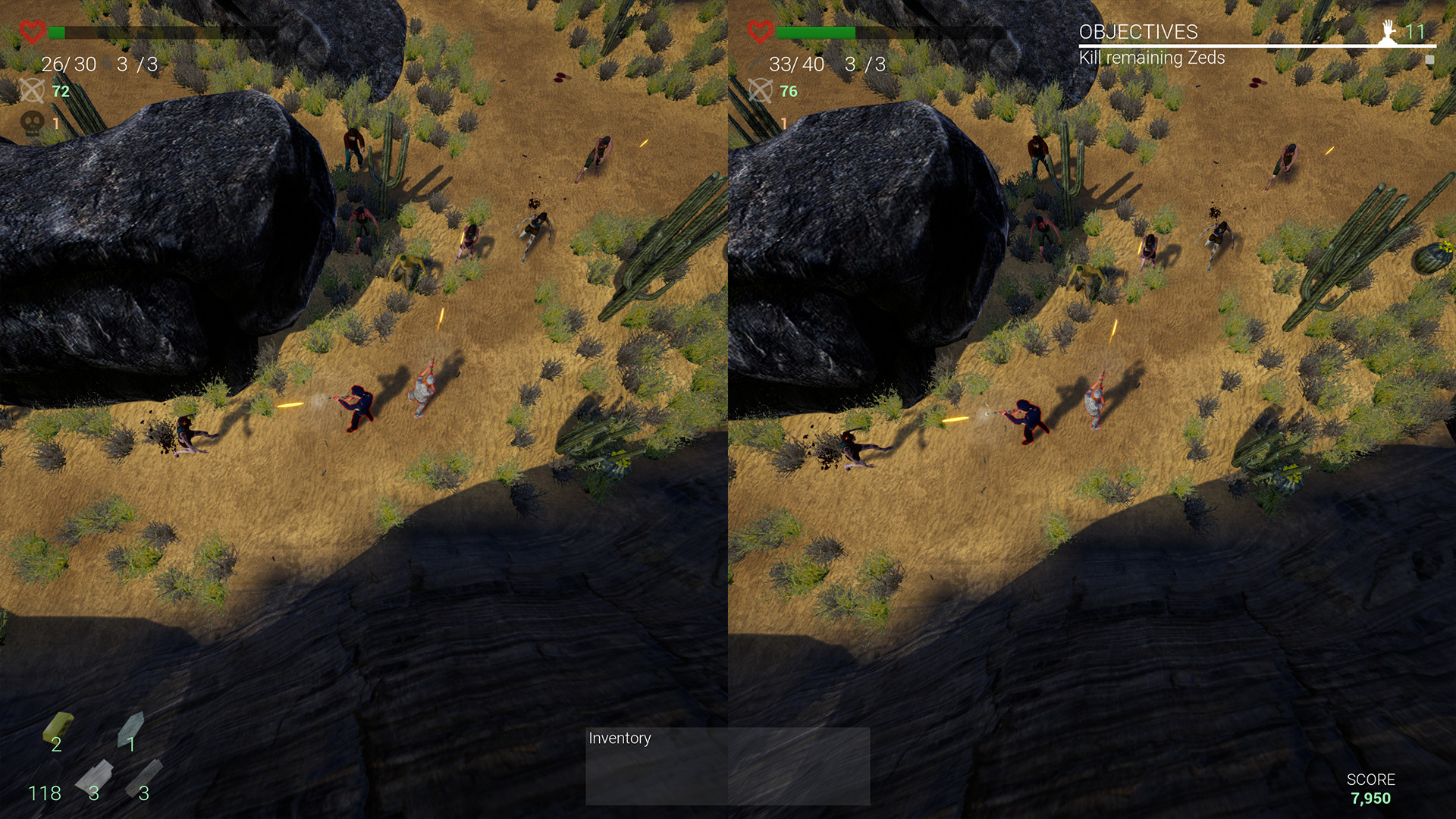Expand the OBJECTIVES panel header
1456x819 pixels.
point(1140,33)
